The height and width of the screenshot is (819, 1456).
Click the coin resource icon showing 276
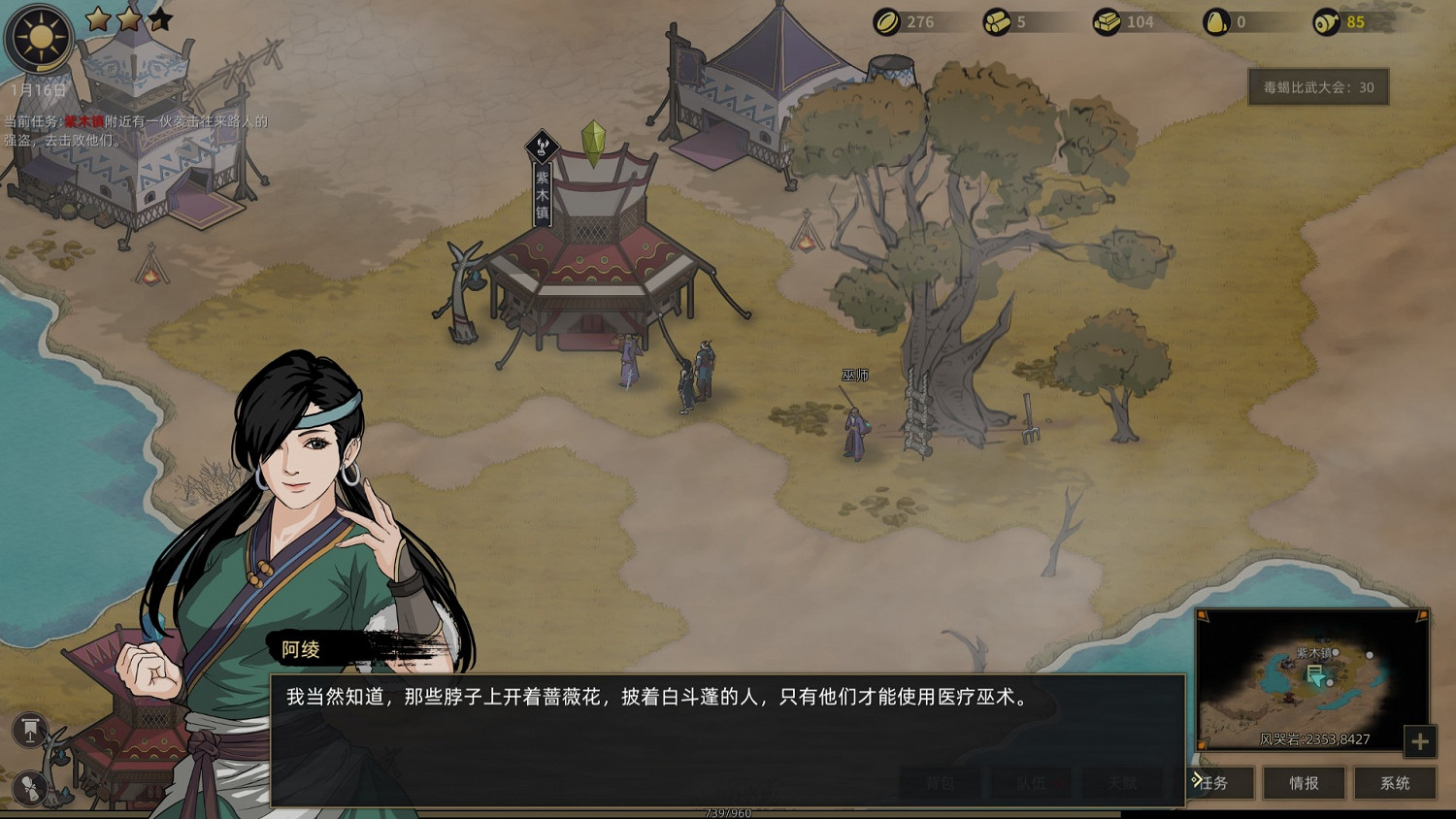coord(885,21)
